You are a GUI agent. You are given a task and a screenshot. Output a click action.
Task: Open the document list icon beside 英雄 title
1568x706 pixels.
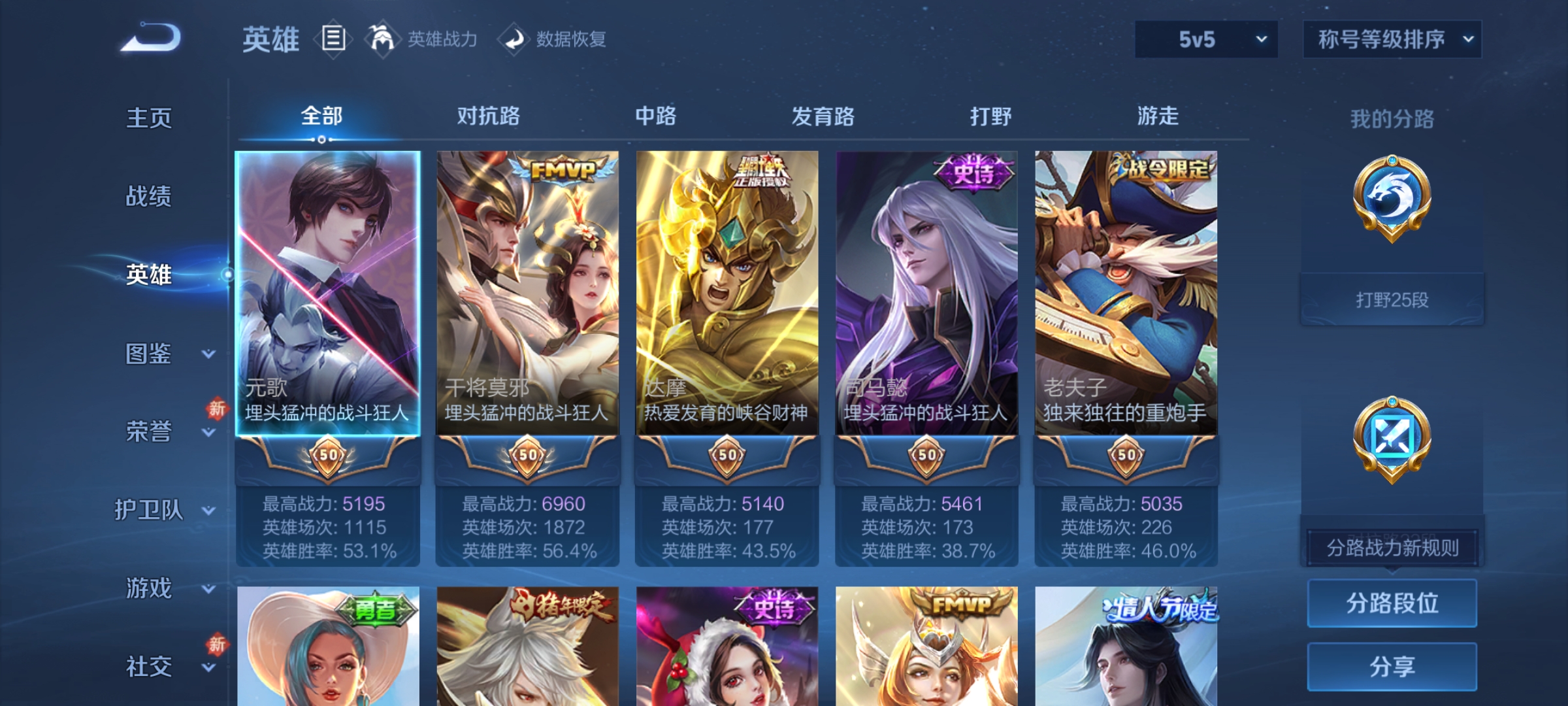pos(335,39)
